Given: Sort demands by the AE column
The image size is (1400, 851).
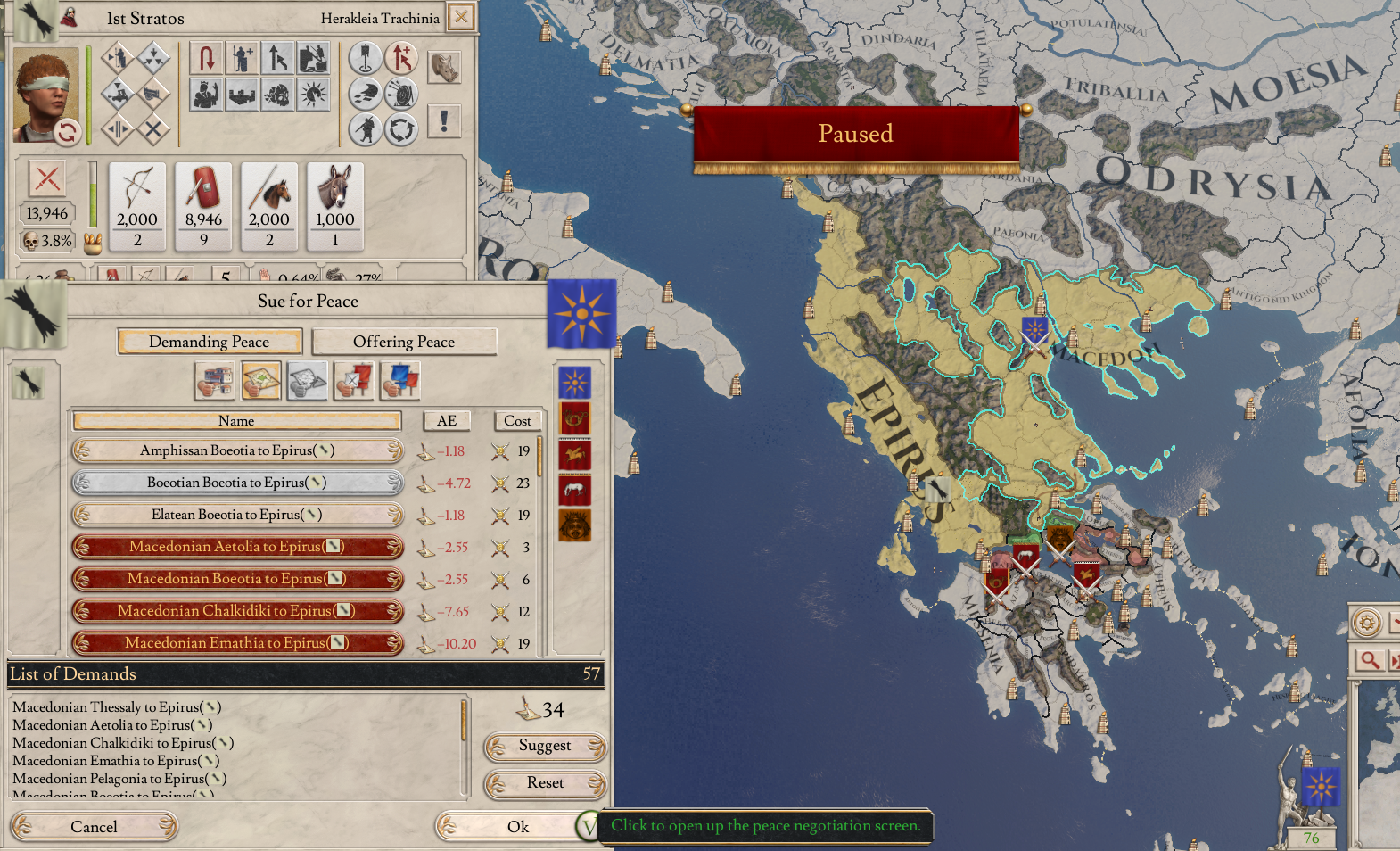Looking at the screenshot, I should [x=447, y=421].
